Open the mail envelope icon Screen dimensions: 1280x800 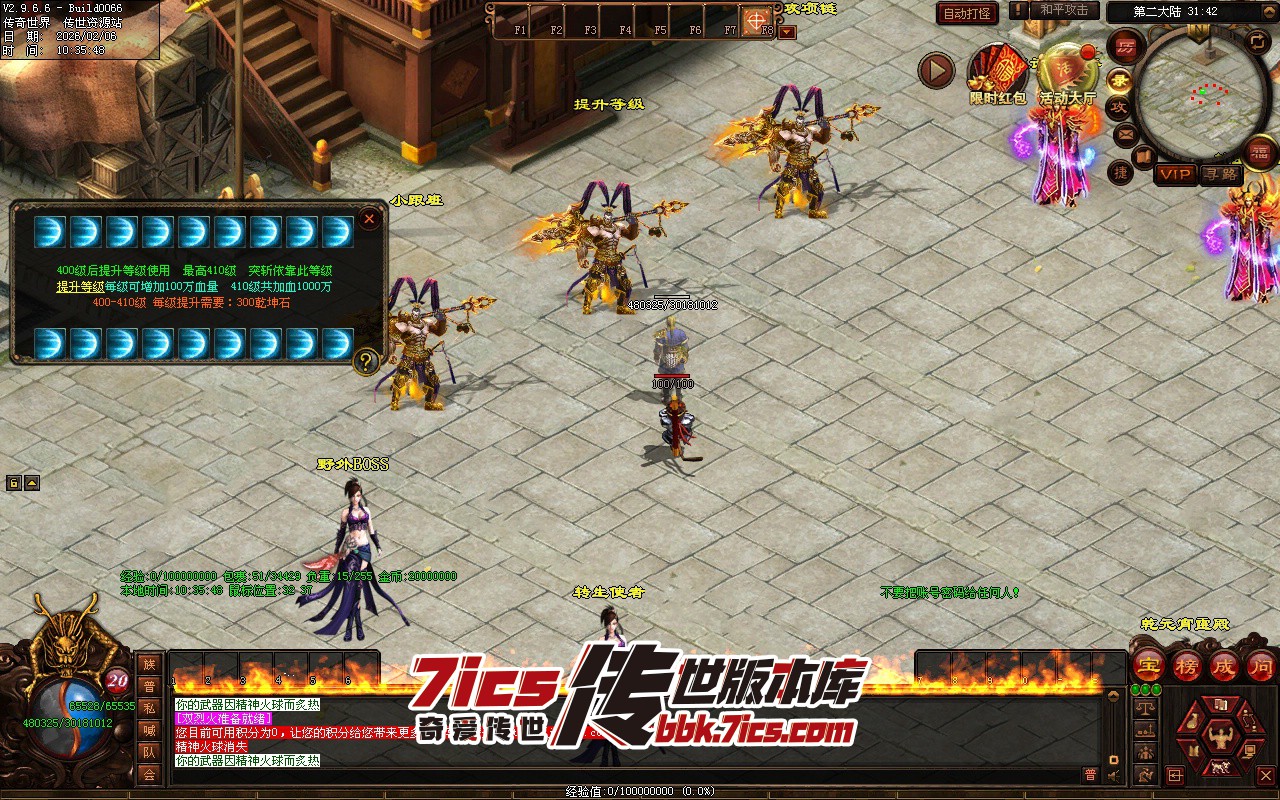(x=1126, y=134)
